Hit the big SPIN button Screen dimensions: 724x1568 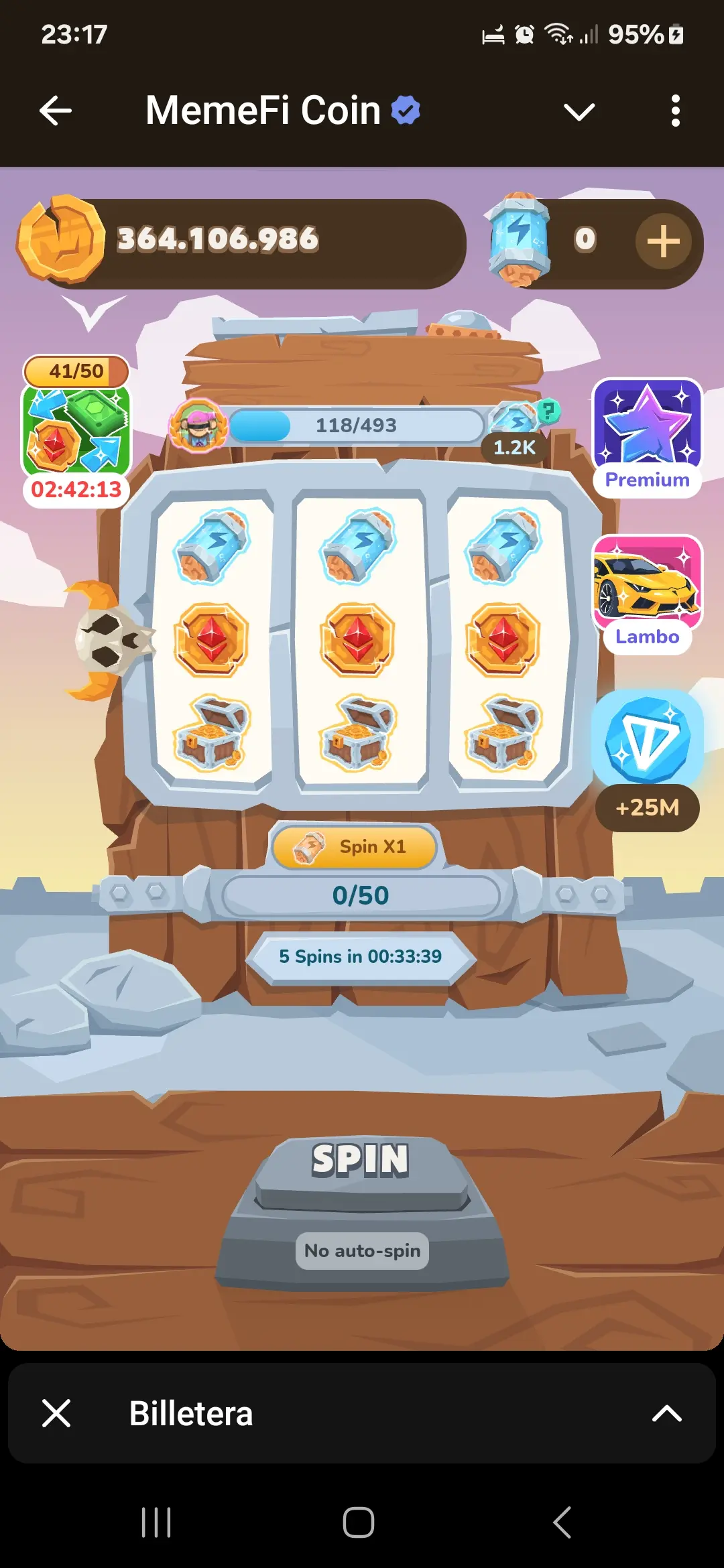[361, 1166]
